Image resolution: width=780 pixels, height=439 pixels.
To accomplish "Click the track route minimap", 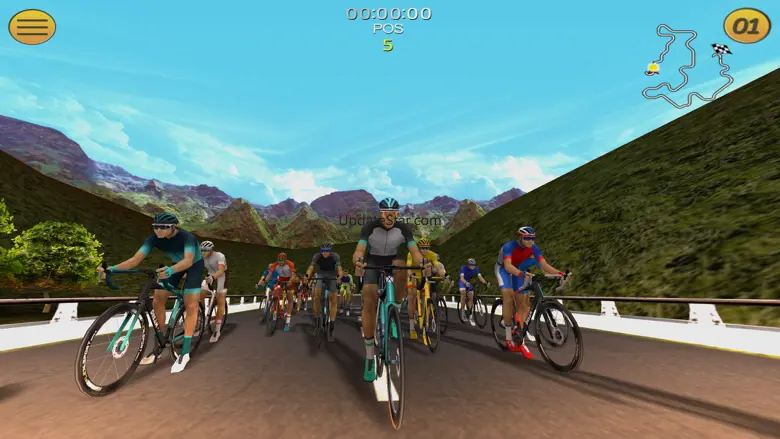I will point(687,67).
